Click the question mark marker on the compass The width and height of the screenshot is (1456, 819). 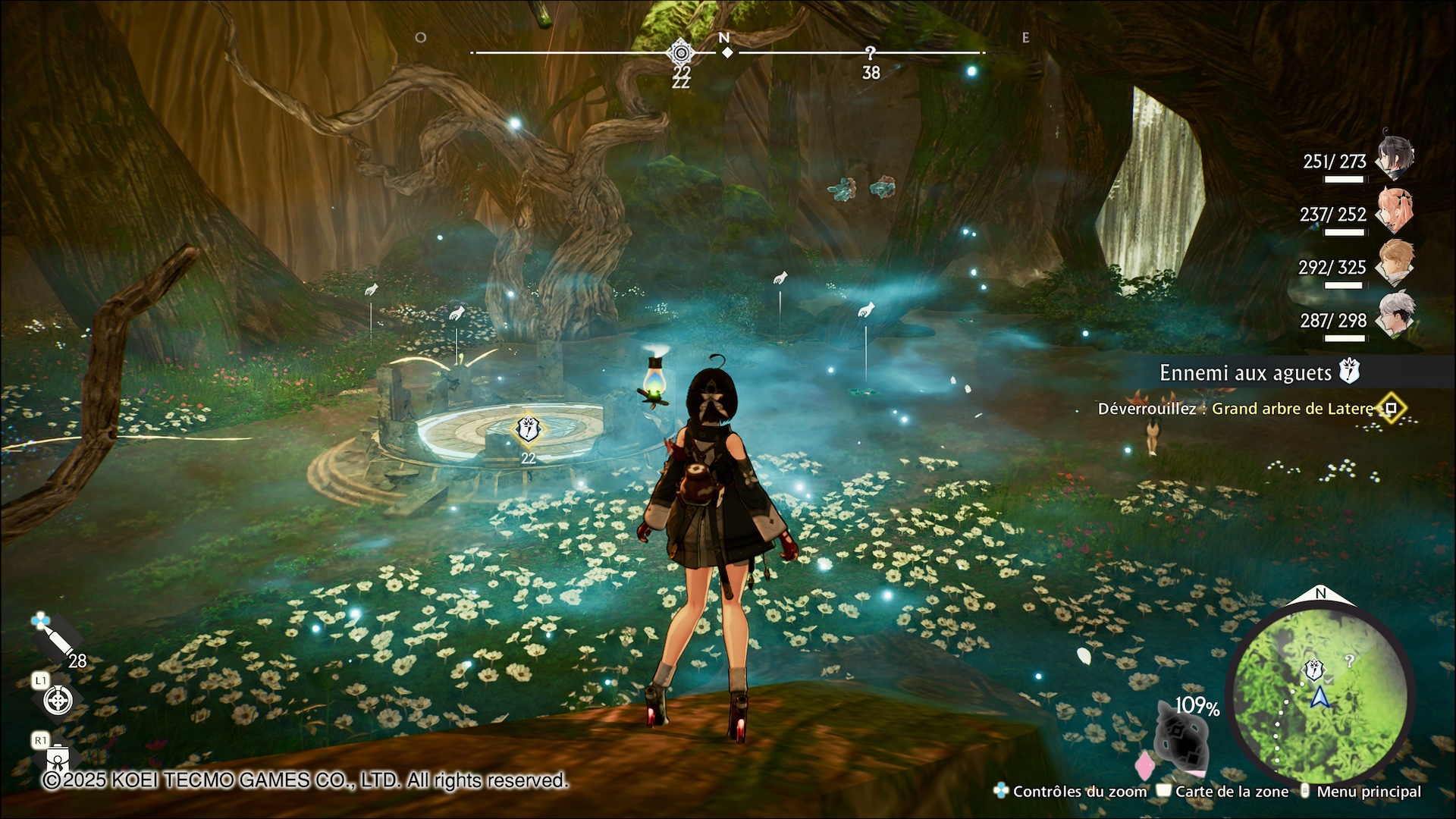tap(871, 53)
